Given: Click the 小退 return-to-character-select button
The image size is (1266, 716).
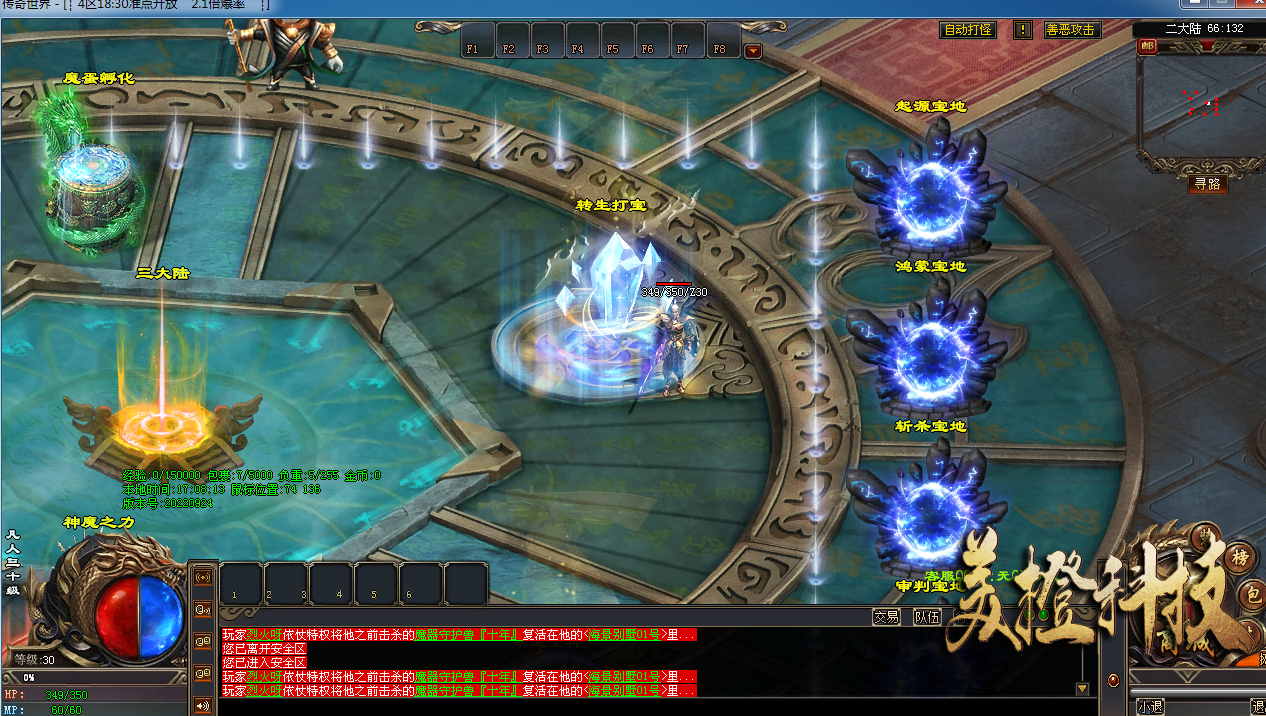Looking at the screenshot, I should (x=1150, y=706).
